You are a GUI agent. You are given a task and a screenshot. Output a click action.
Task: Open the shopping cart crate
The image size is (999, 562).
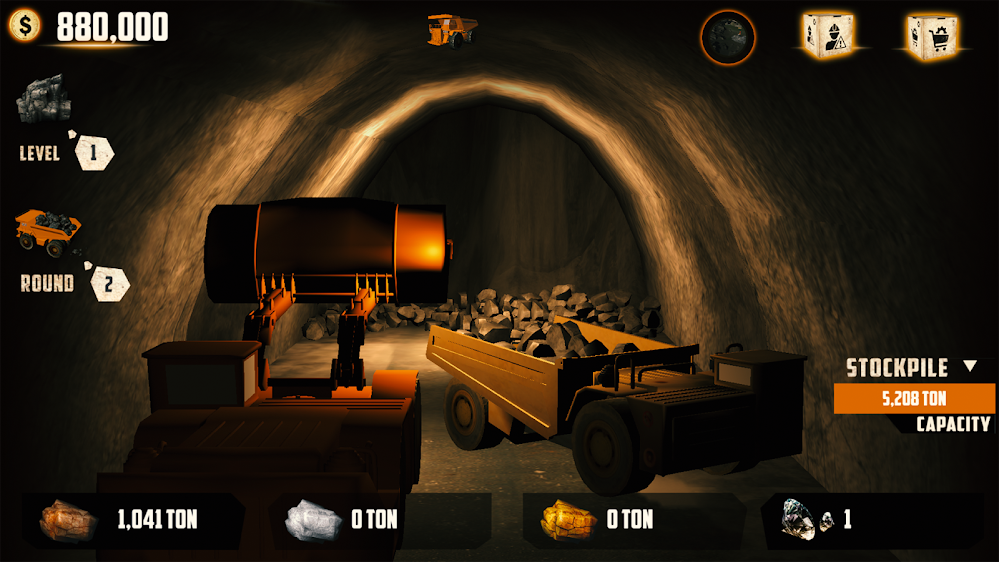coord(931,36)
